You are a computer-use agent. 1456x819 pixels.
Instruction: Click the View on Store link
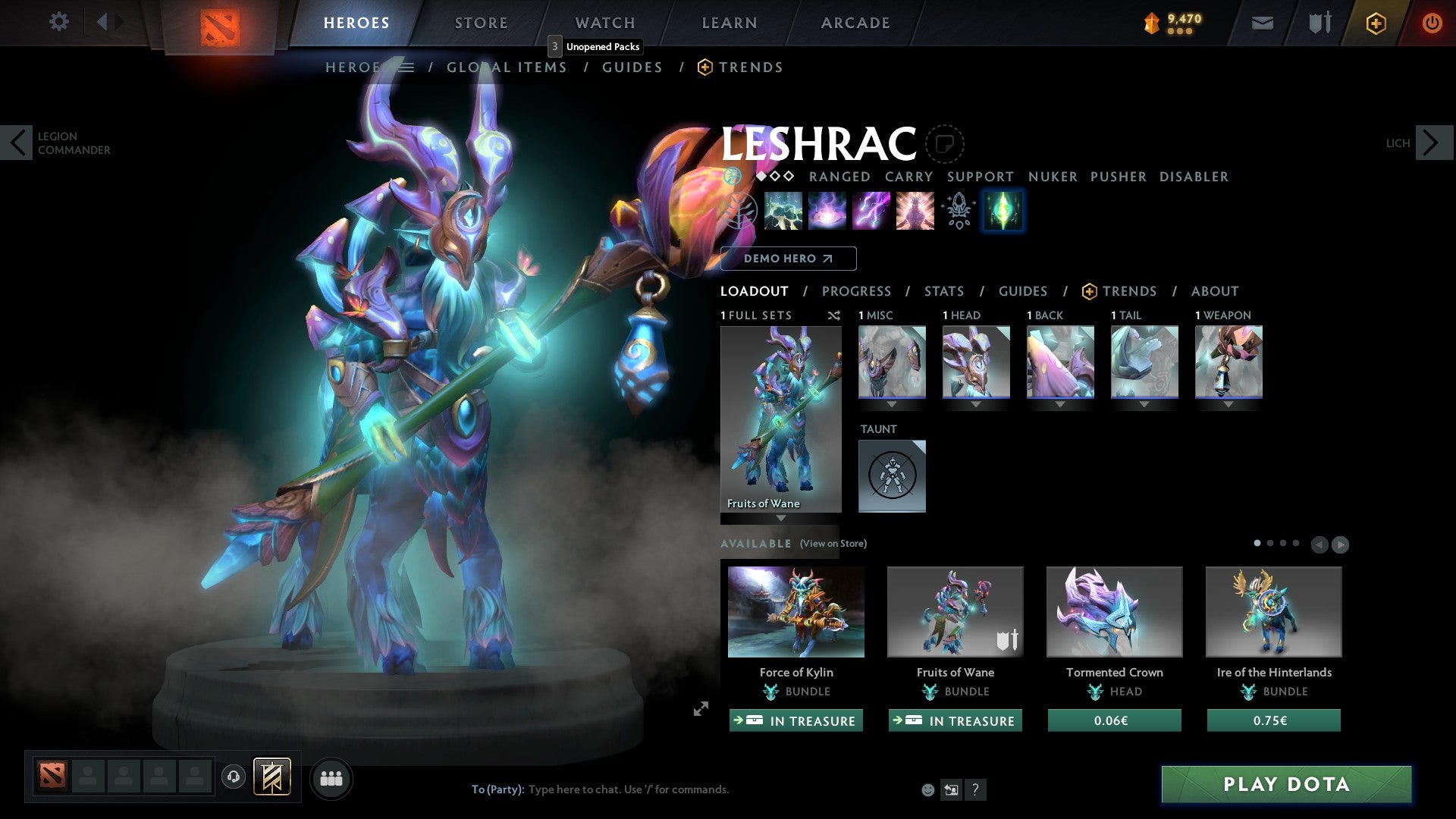tap(833, 544)
